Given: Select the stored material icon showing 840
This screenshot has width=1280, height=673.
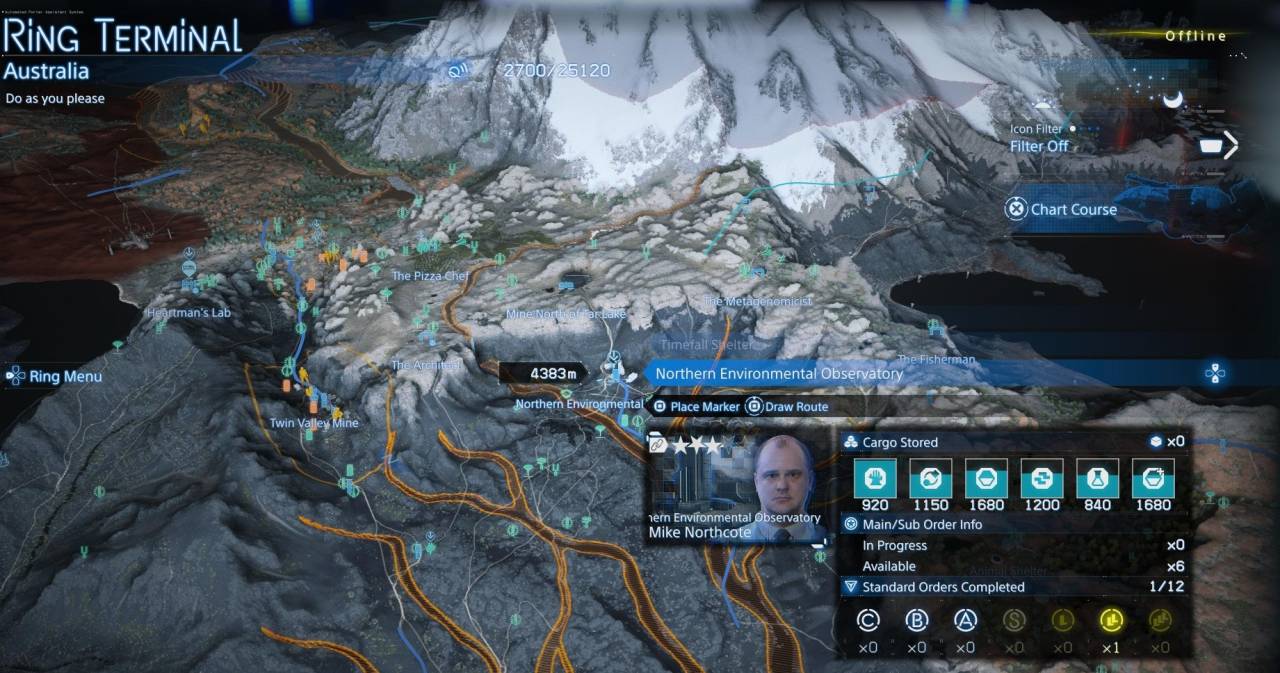Looking at the screenshot, I should pyautogui.click(x=1097, y=479).
